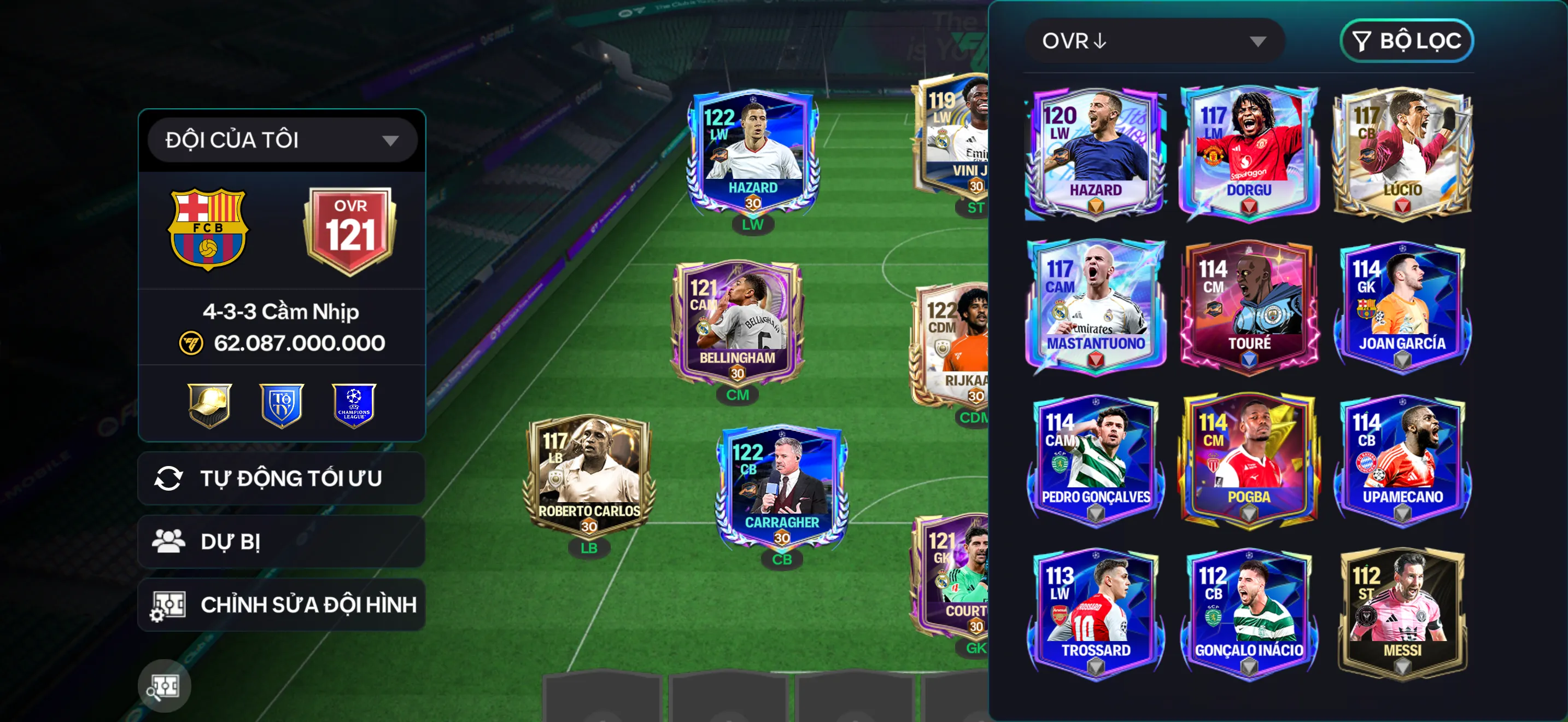Select CHỈNH SỬA ĐỘI HÌNH edit formation
This screenshot has width=1568, height=722.
[282, 604]
